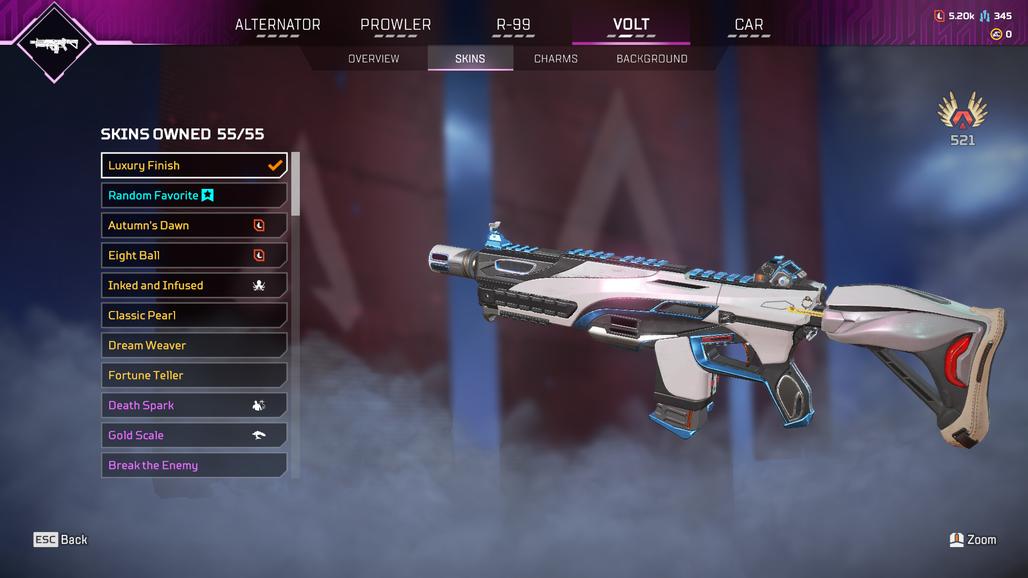Open the Prowler weapon tab

tap(395, 25)
